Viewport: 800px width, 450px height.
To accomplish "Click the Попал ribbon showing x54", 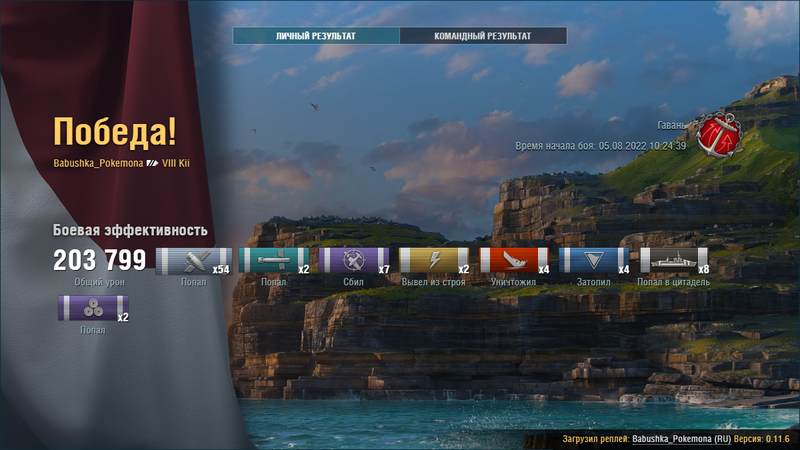I will (193, 261).
